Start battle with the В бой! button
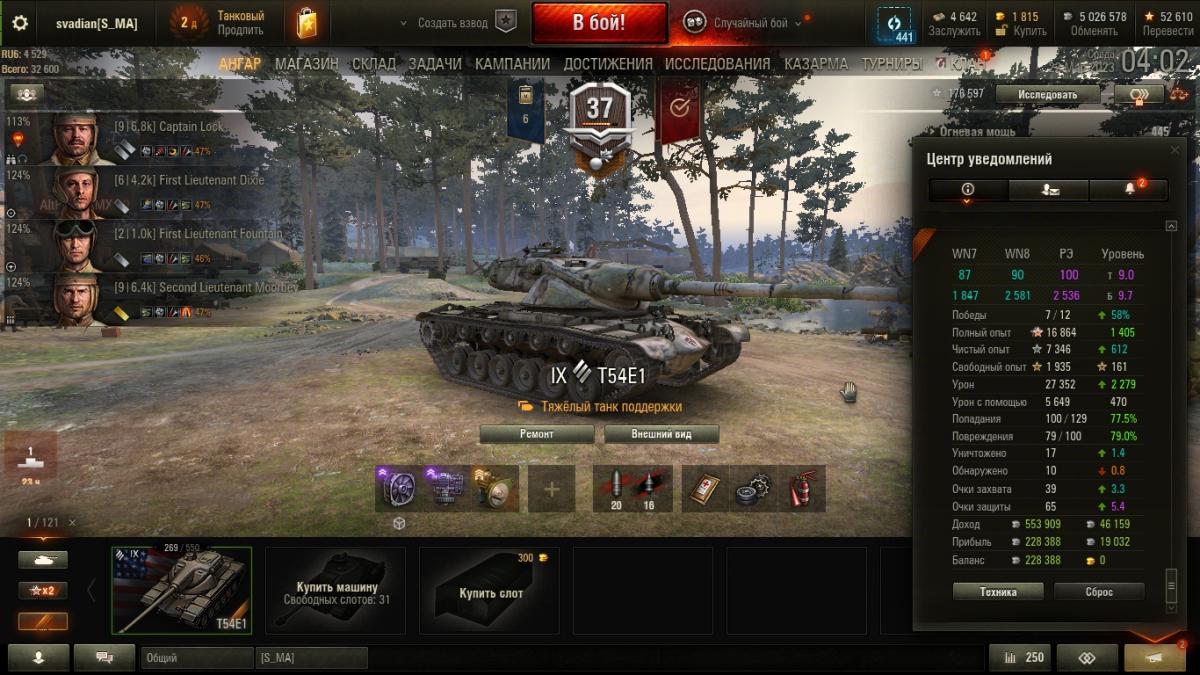 (x=599, y=23)
